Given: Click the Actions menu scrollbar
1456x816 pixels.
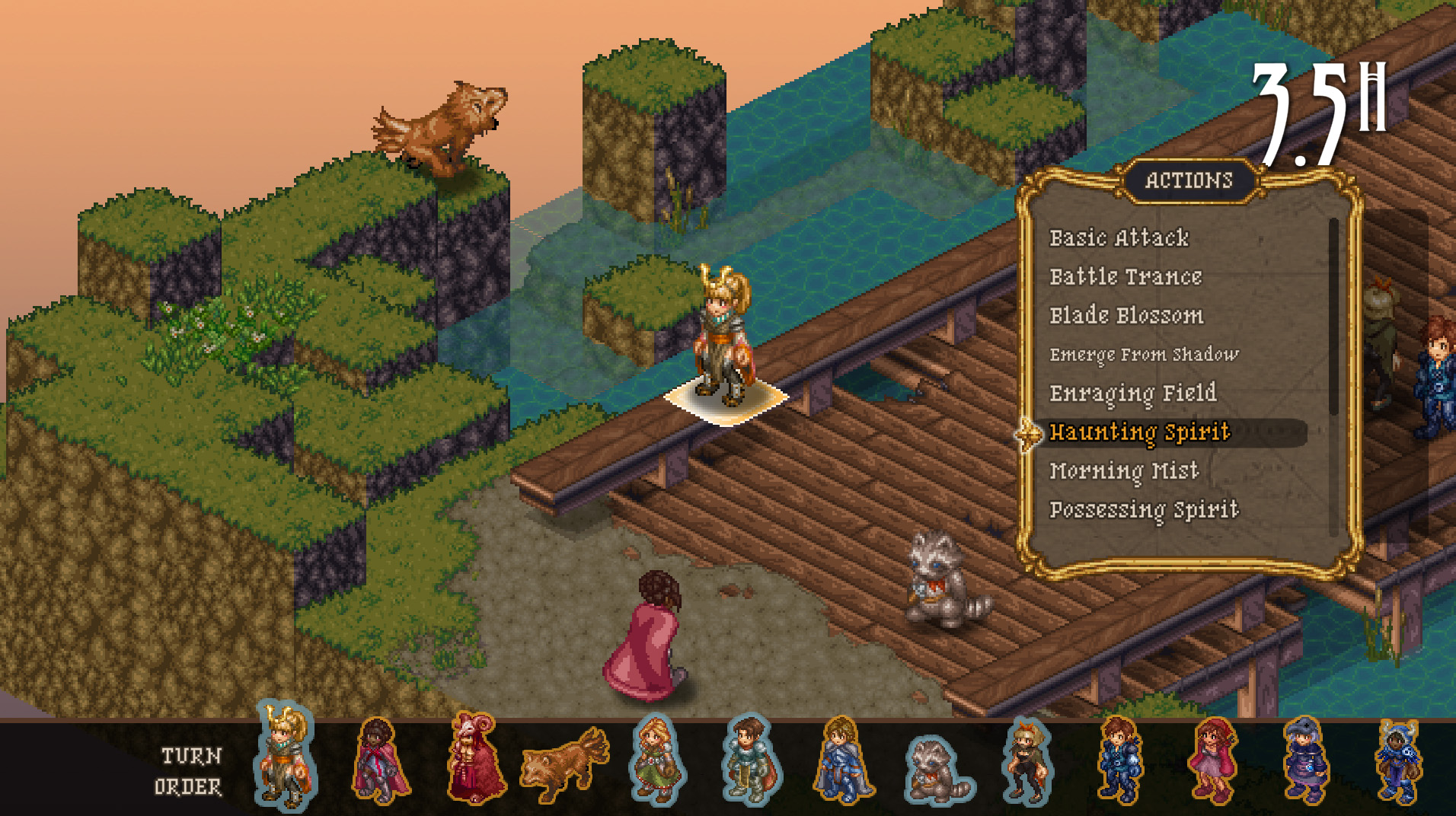Looking at the screenshot, I should click(x=1333, y=317).
